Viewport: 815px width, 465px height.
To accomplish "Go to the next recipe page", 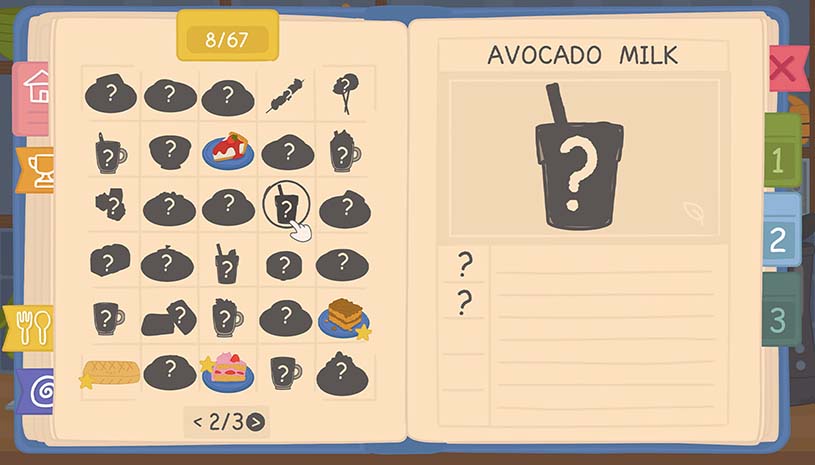I will click(256, 422).
